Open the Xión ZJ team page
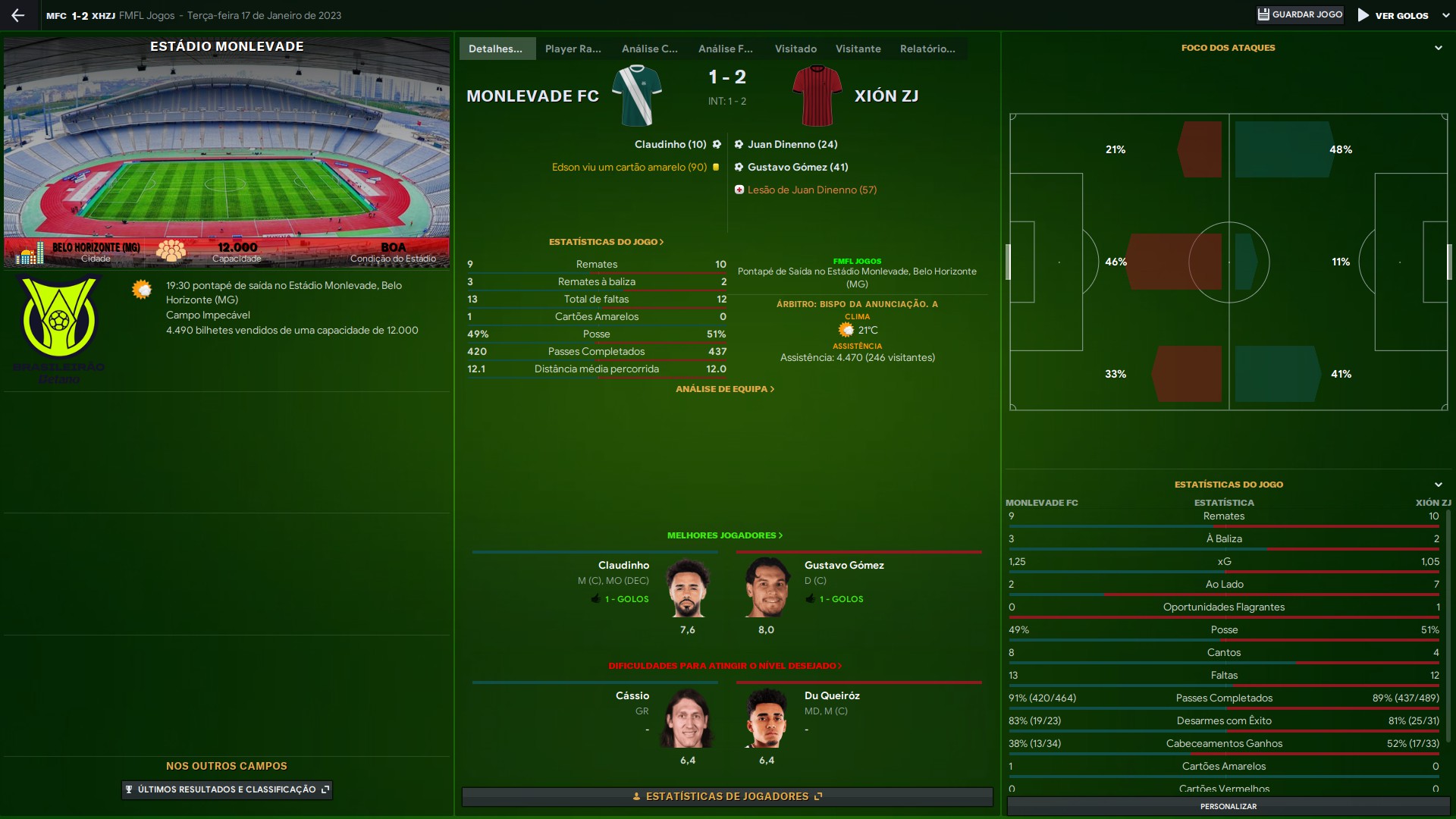This screenshot has height=819, width=1456. tap(886, 96)
